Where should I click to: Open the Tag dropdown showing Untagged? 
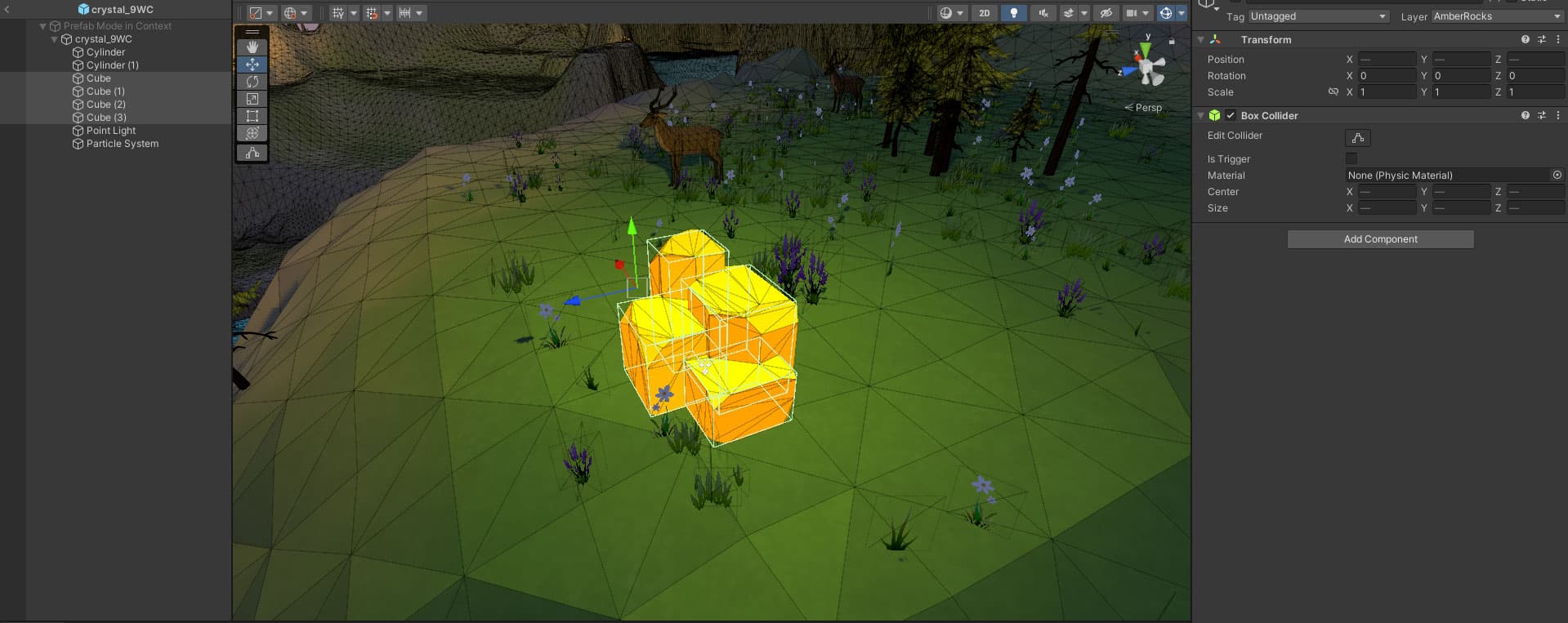point(1318,16)
